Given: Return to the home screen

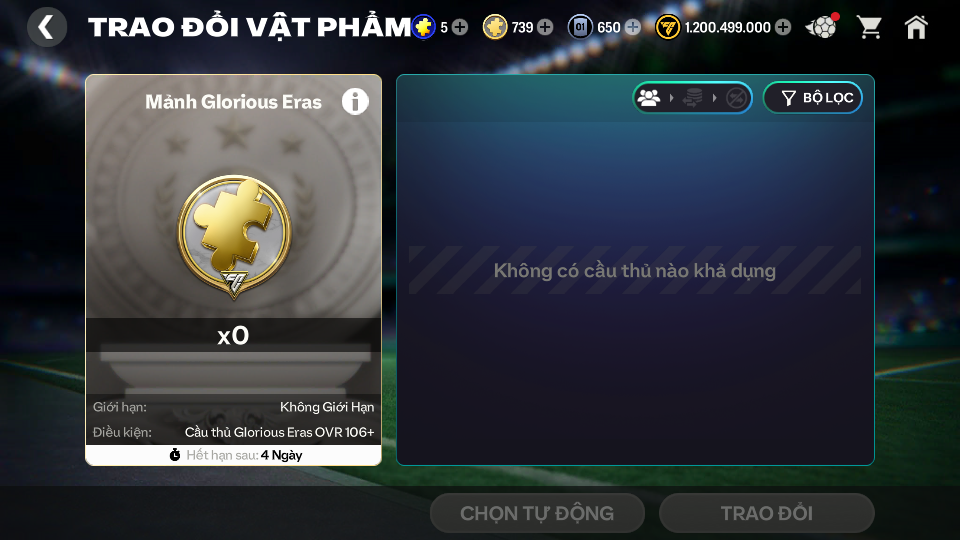Looking at the screenshot, I should click(916, 27).
